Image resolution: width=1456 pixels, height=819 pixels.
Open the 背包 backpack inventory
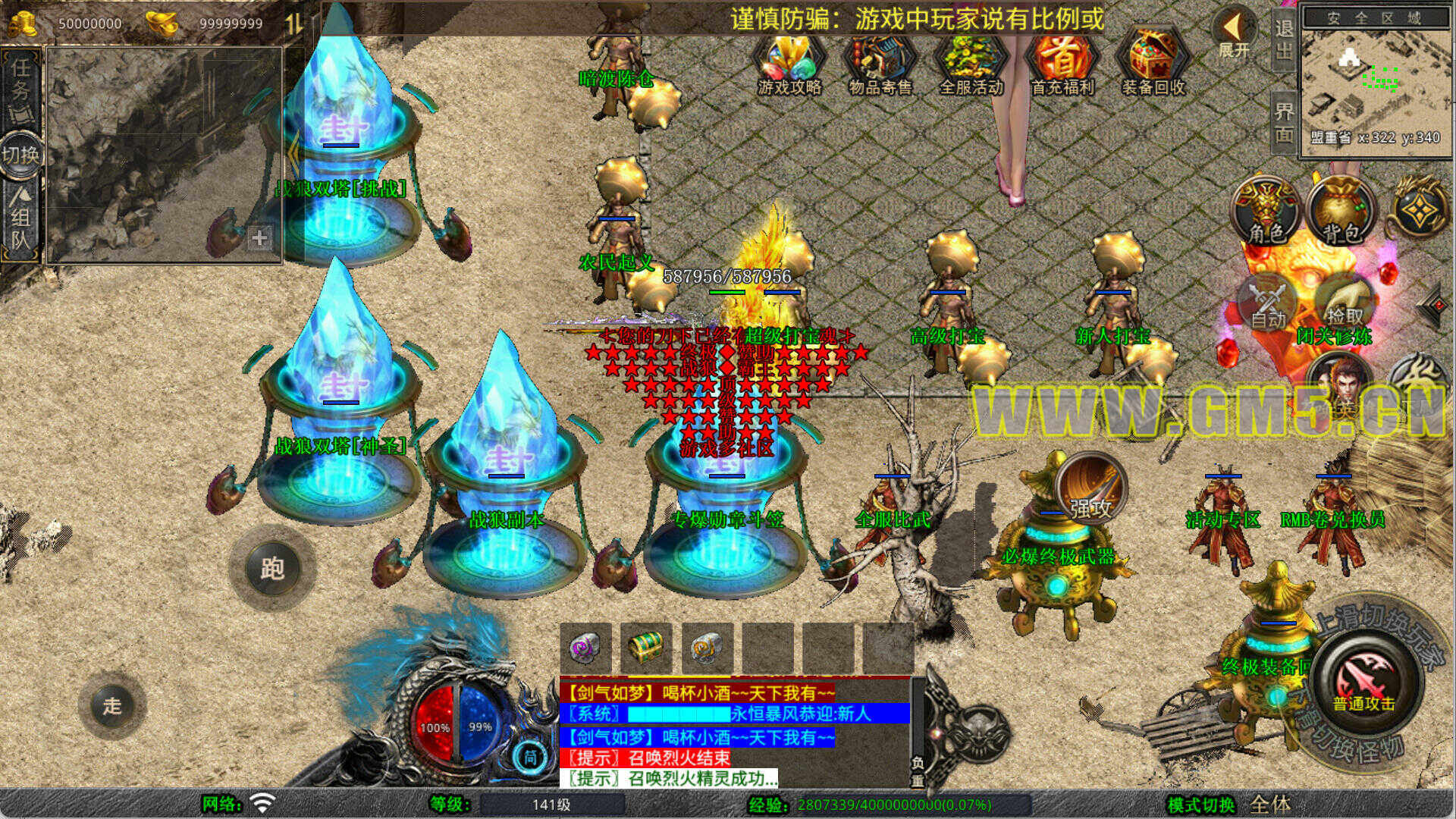(x=1342, y=212)
